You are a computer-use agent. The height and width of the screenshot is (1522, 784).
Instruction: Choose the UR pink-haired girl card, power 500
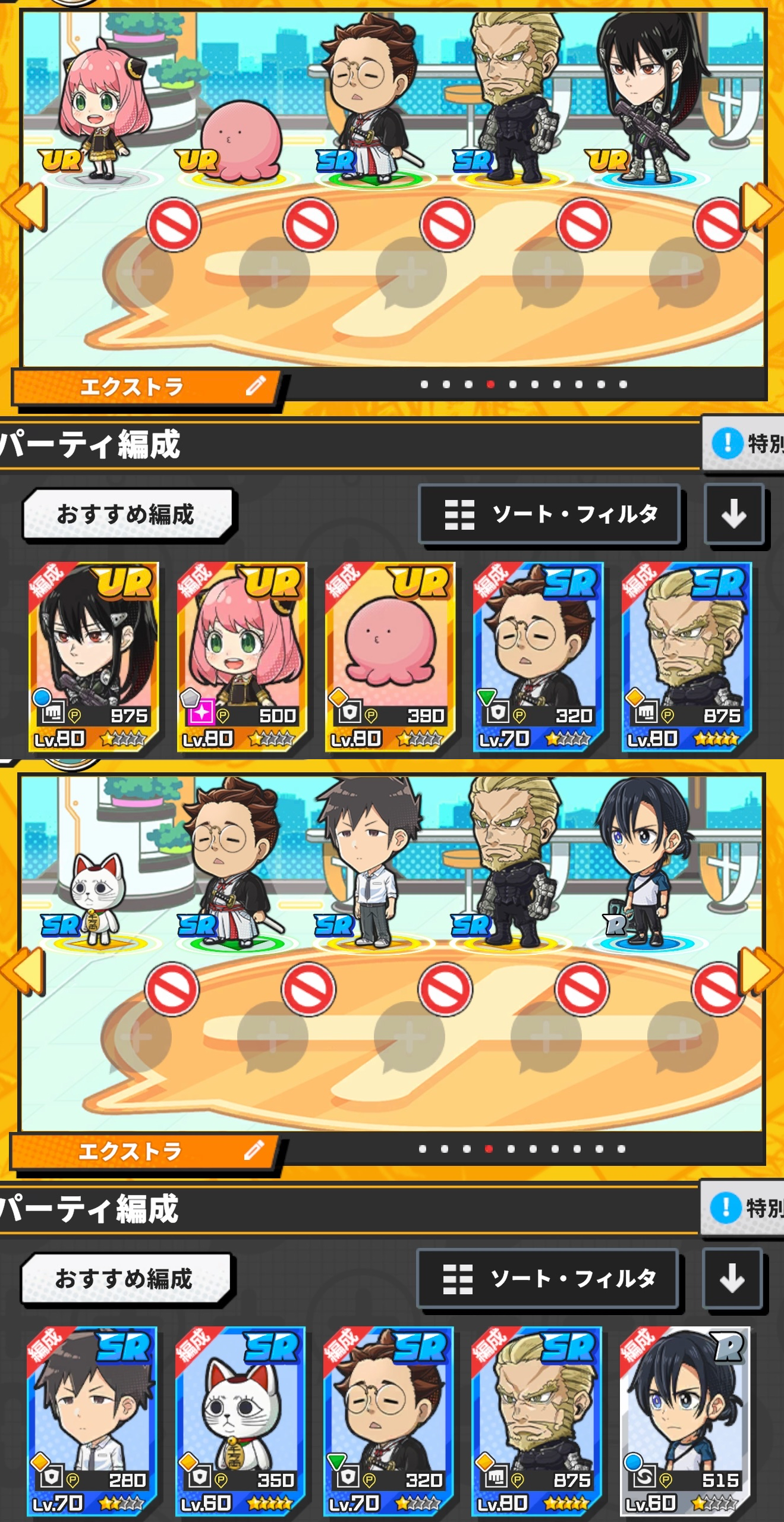click(x=242, y=656)
